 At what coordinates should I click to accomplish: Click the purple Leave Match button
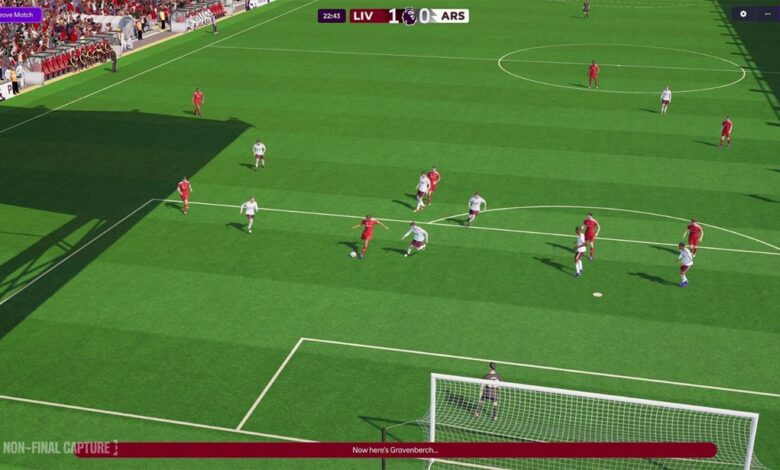pos(20,15)
